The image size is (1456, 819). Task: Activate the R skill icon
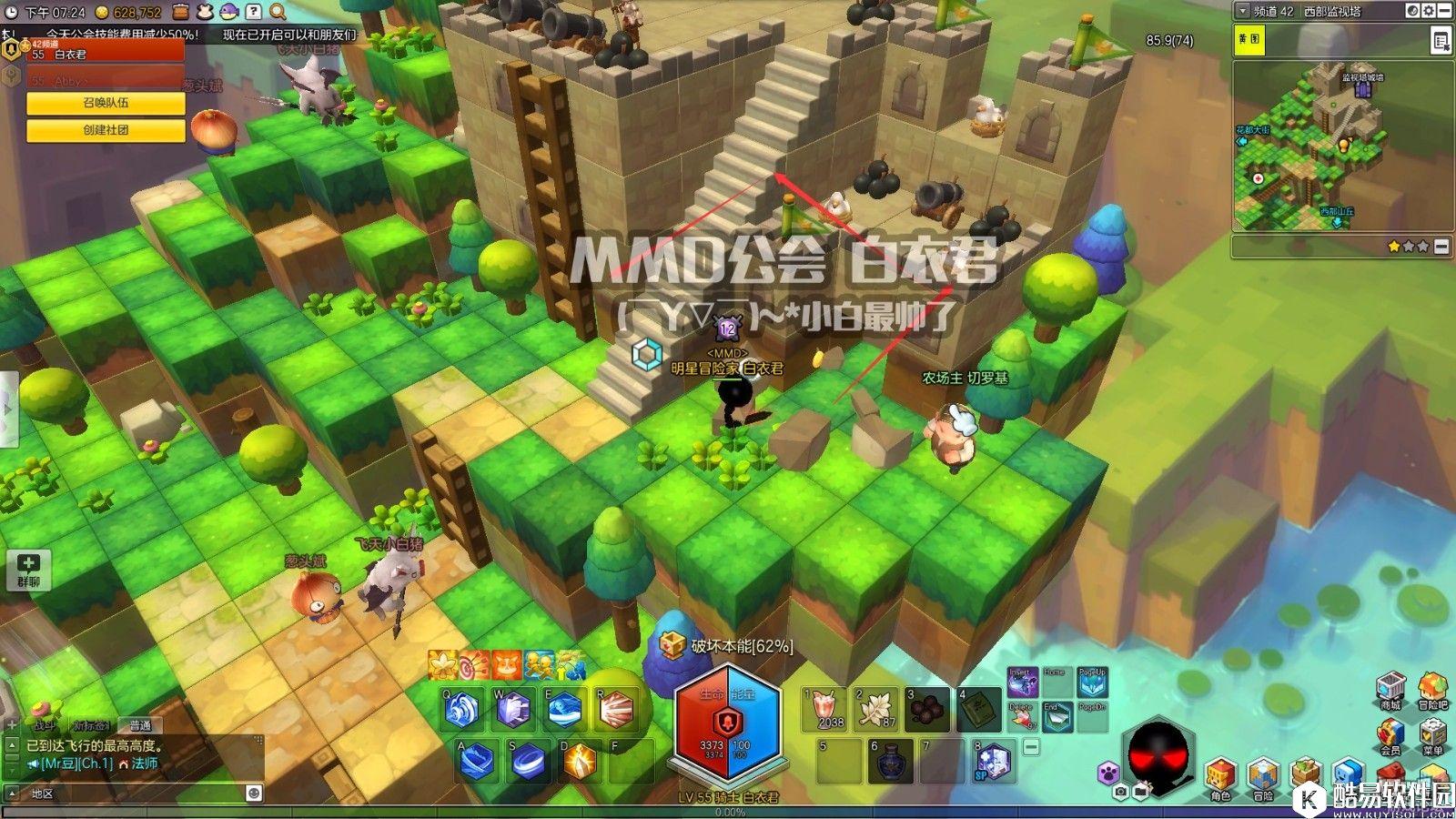point(616,710)
